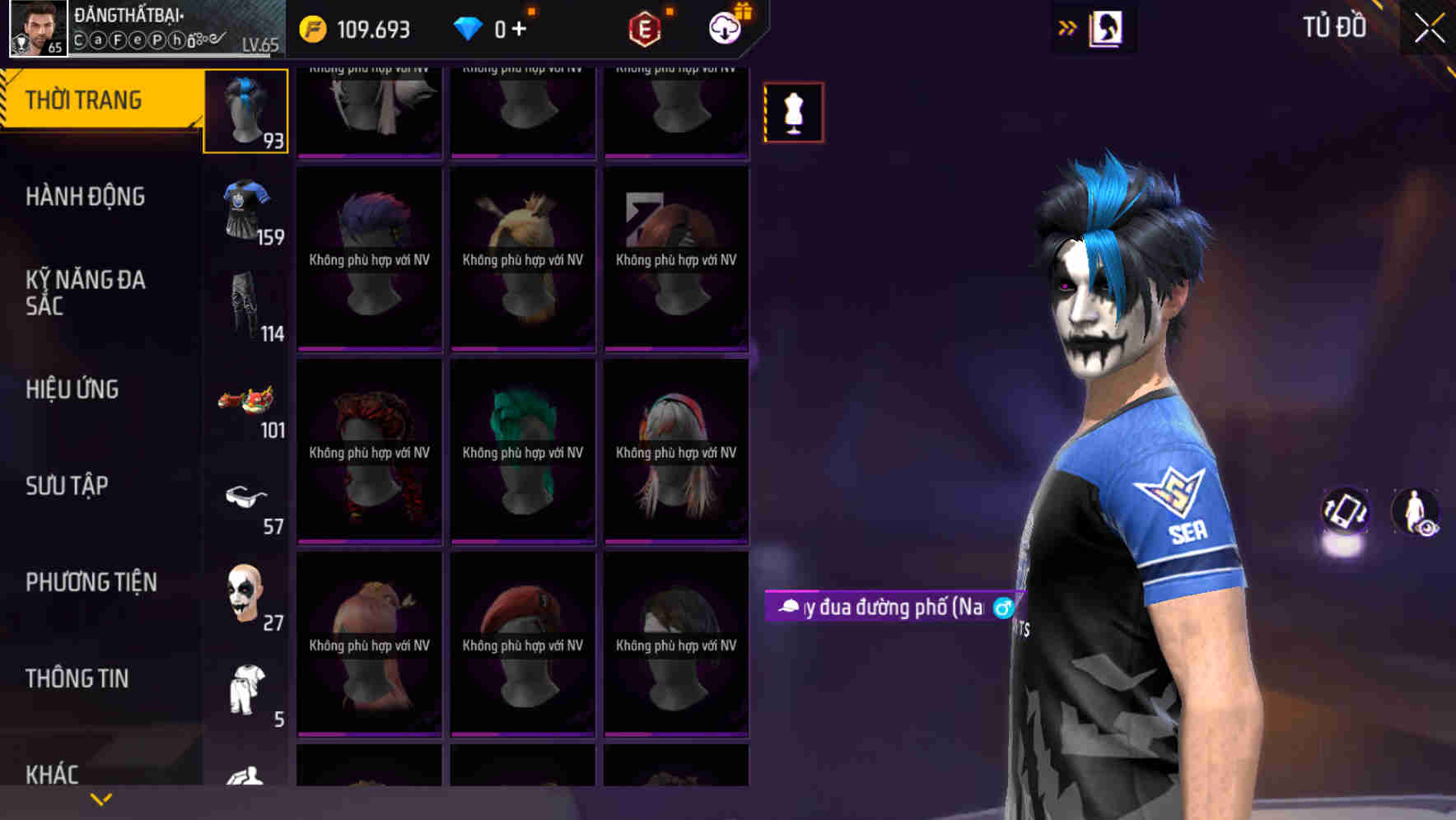Screen dimensions: 1456x820
Task: Select the face paint mask category
Action: (245, 593)
